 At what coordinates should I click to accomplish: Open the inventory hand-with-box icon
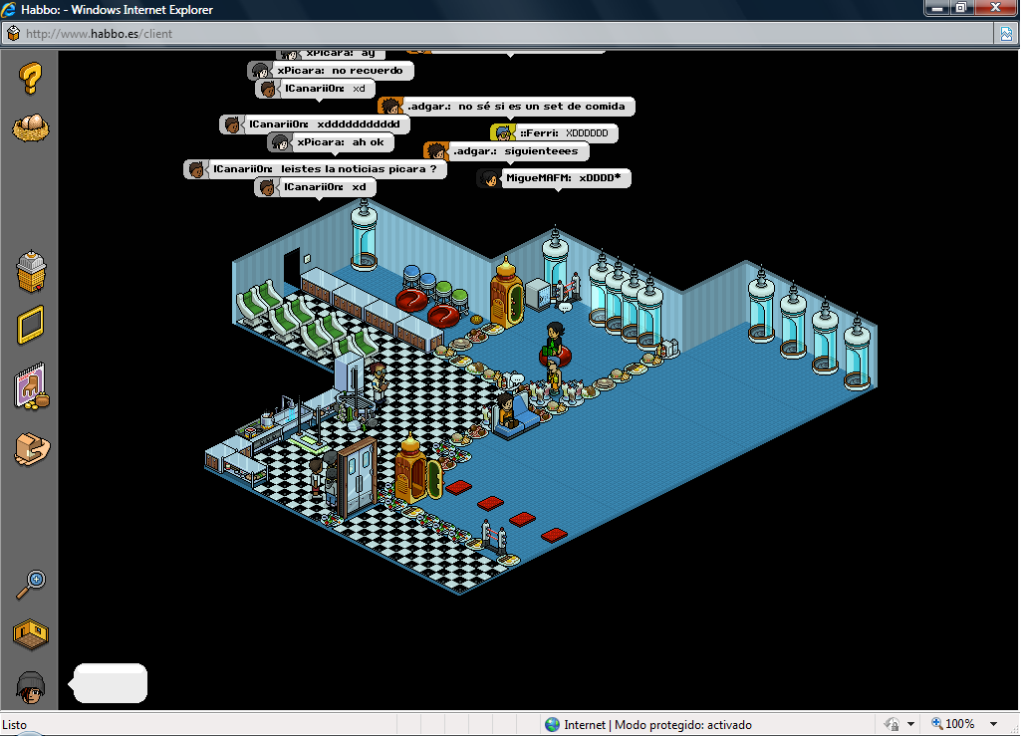[31, 449]
